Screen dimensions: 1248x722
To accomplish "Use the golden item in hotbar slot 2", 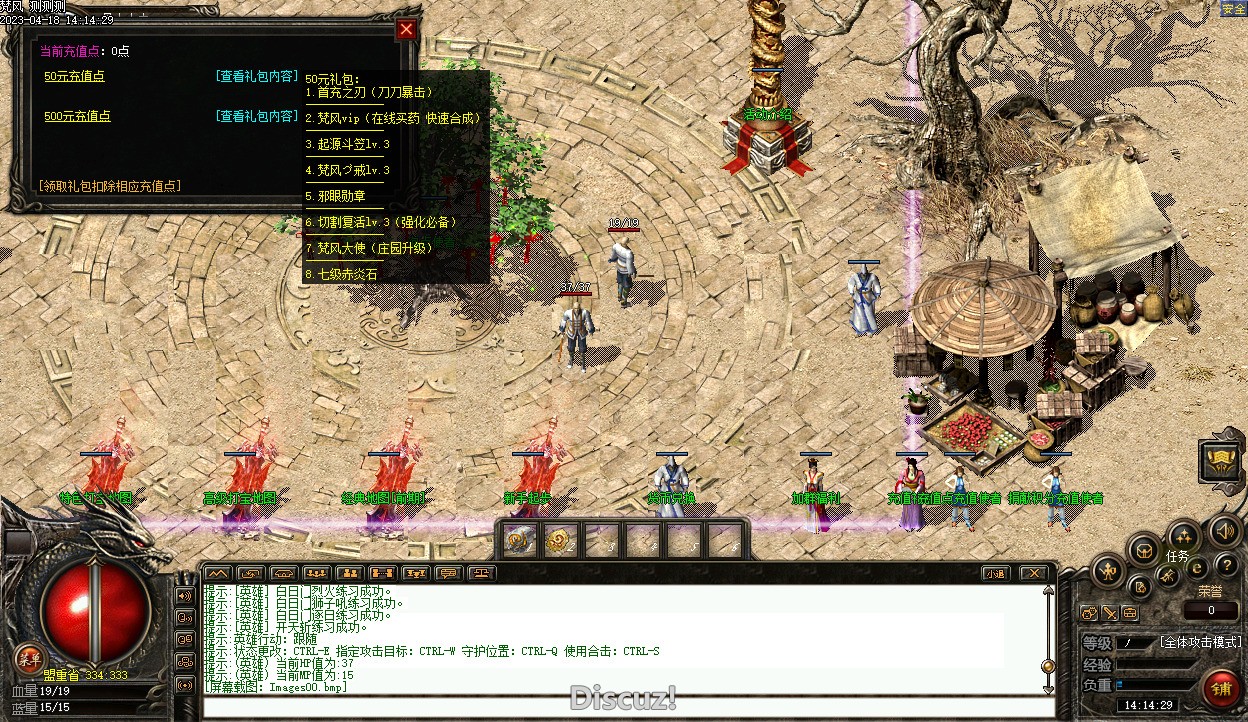I will (x=558, y=540).
